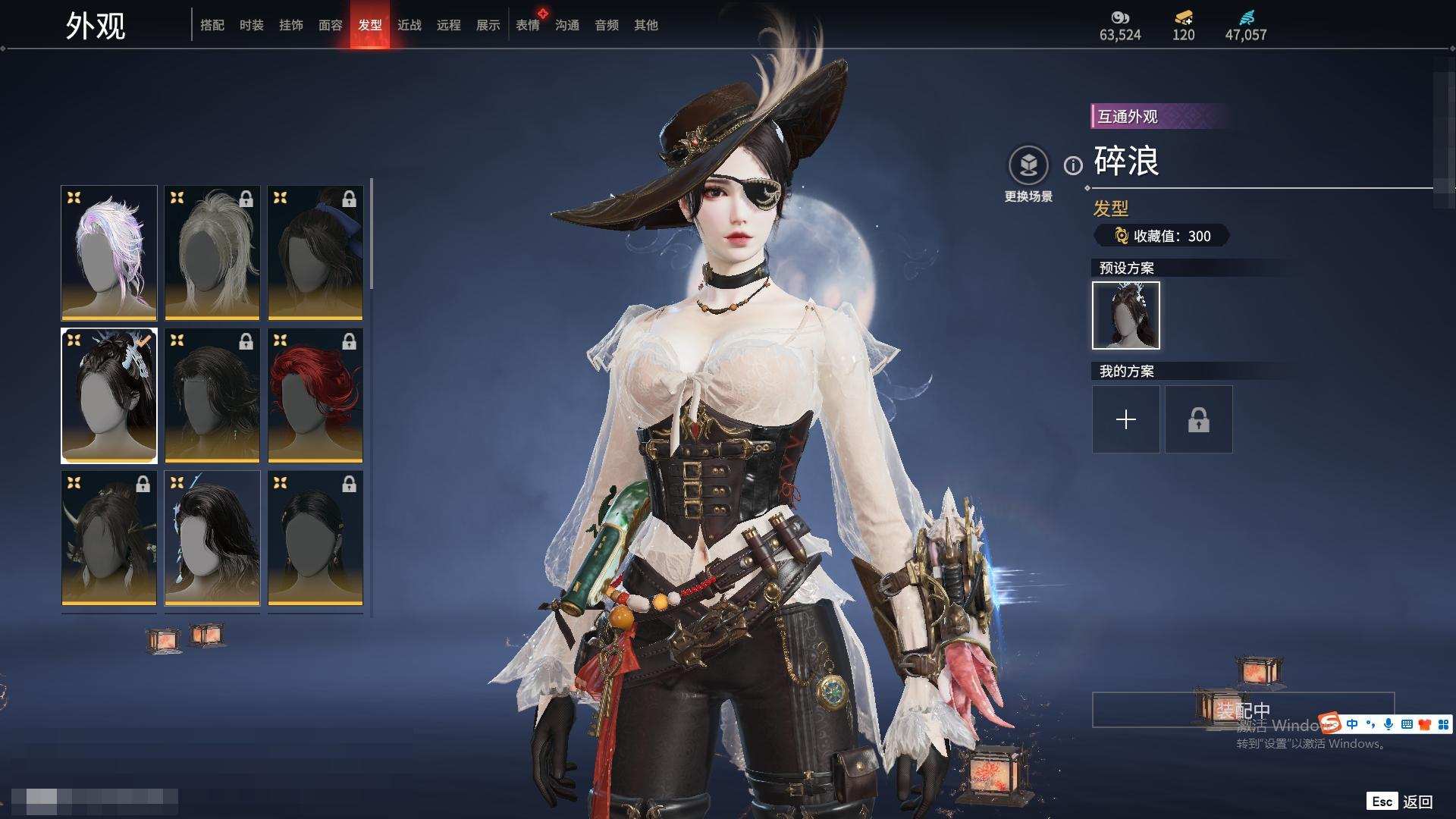Toggle the Sogou input method language icon
This screenshot has height=819, width=1456.
tap(1352, 724)
